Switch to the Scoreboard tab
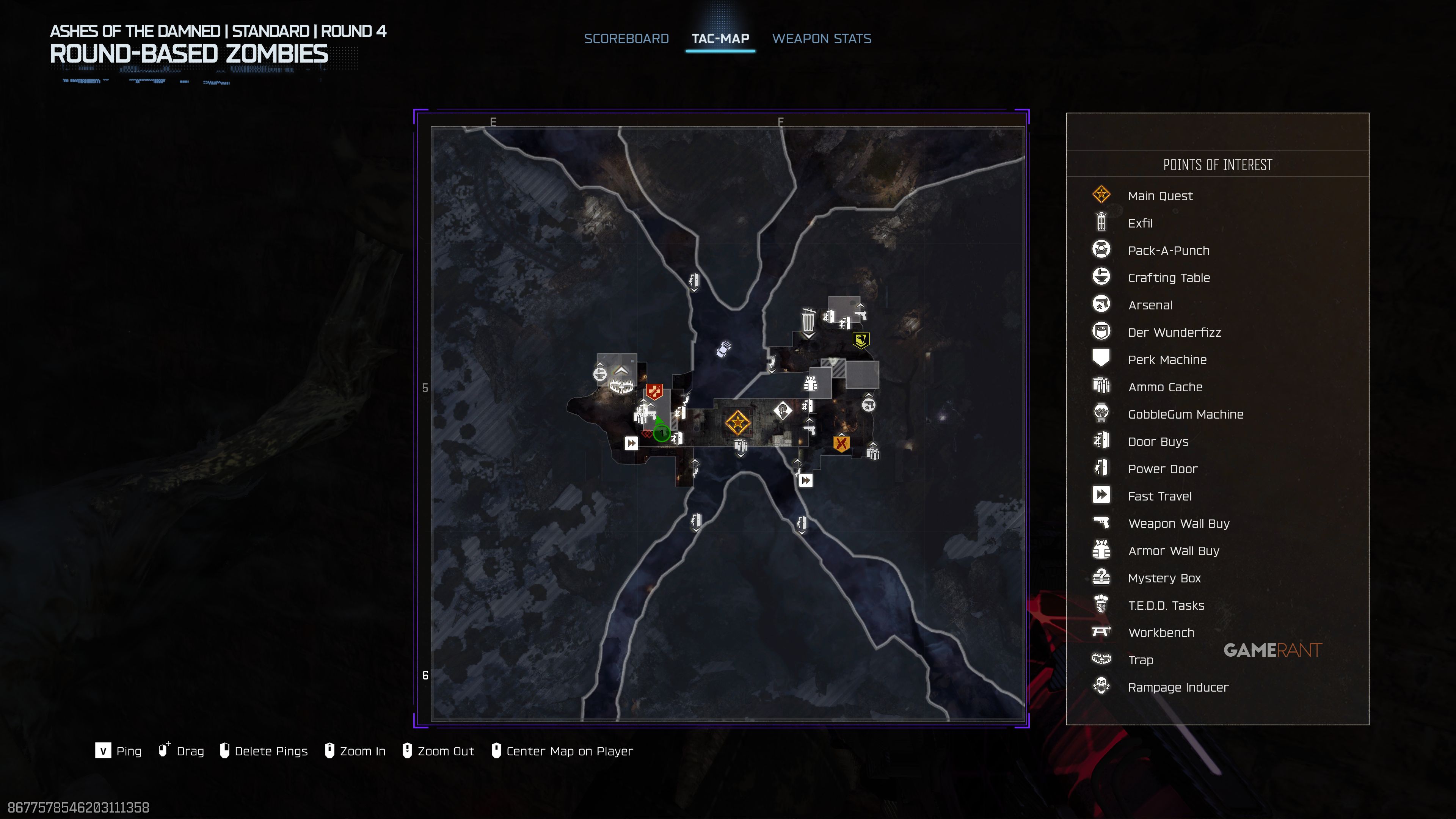Image resolution: width=1456 pixels, height=819 pixels. [626, 38]
